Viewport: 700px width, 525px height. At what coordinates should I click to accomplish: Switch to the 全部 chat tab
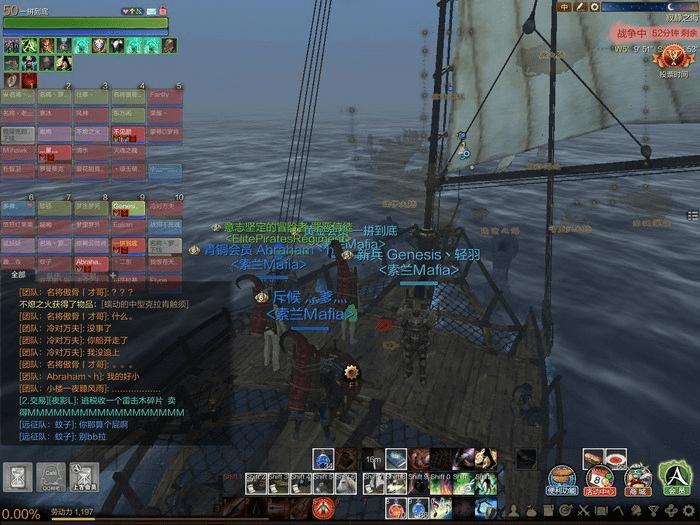pos(18,273)
